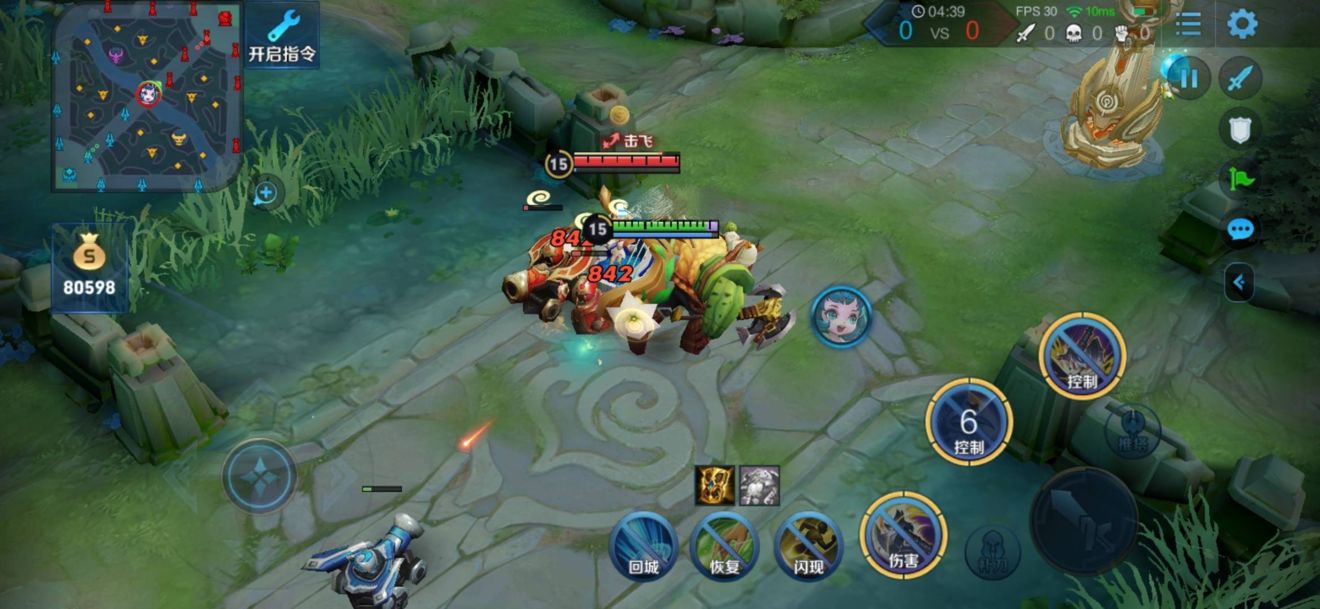This screenshot has height=609, width=1320.
Task: Tap the large basic attack button
Action: click(1083, 520)
